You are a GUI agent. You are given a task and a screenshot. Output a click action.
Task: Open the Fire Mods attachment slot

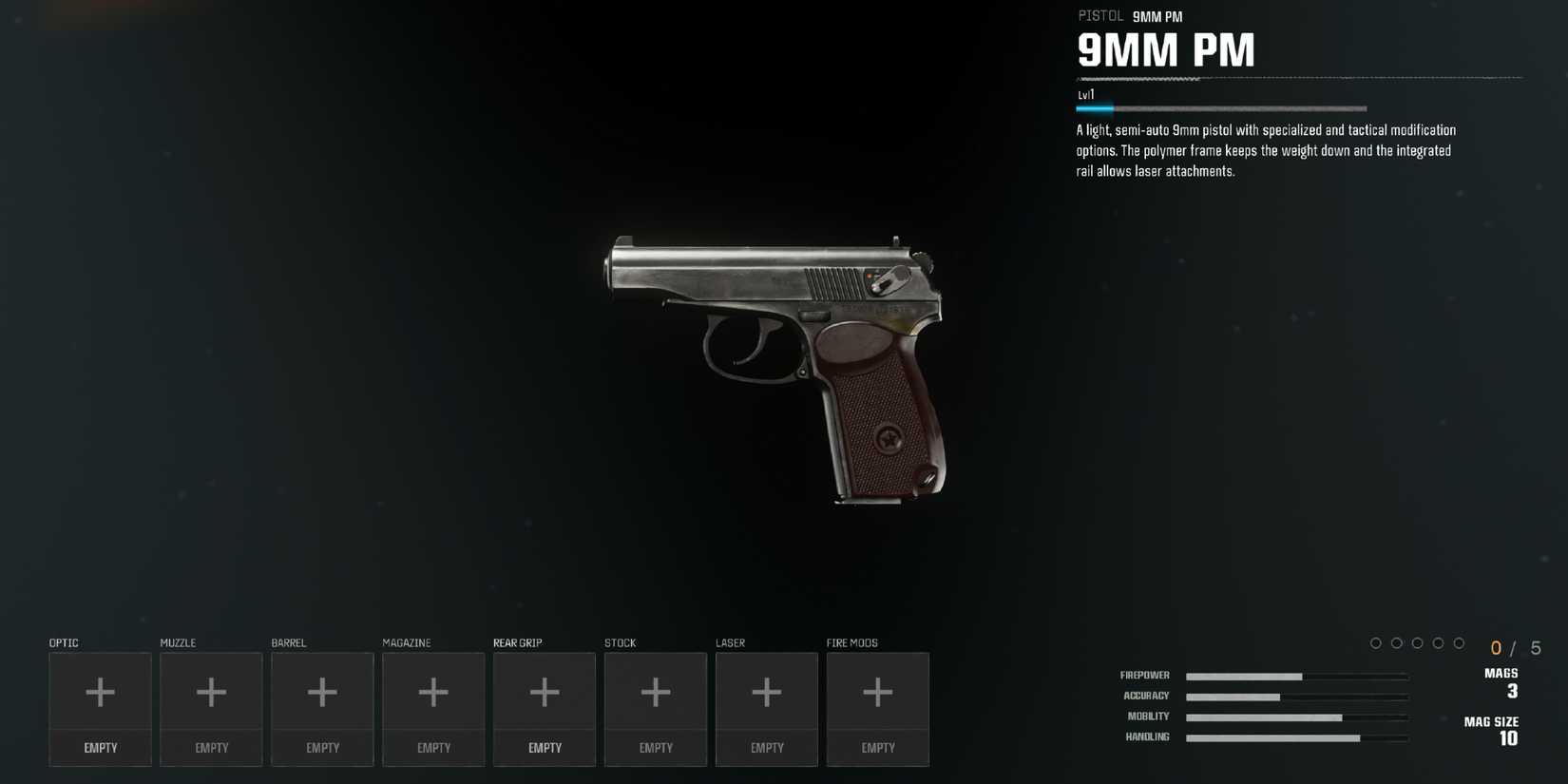click(878, 691)
